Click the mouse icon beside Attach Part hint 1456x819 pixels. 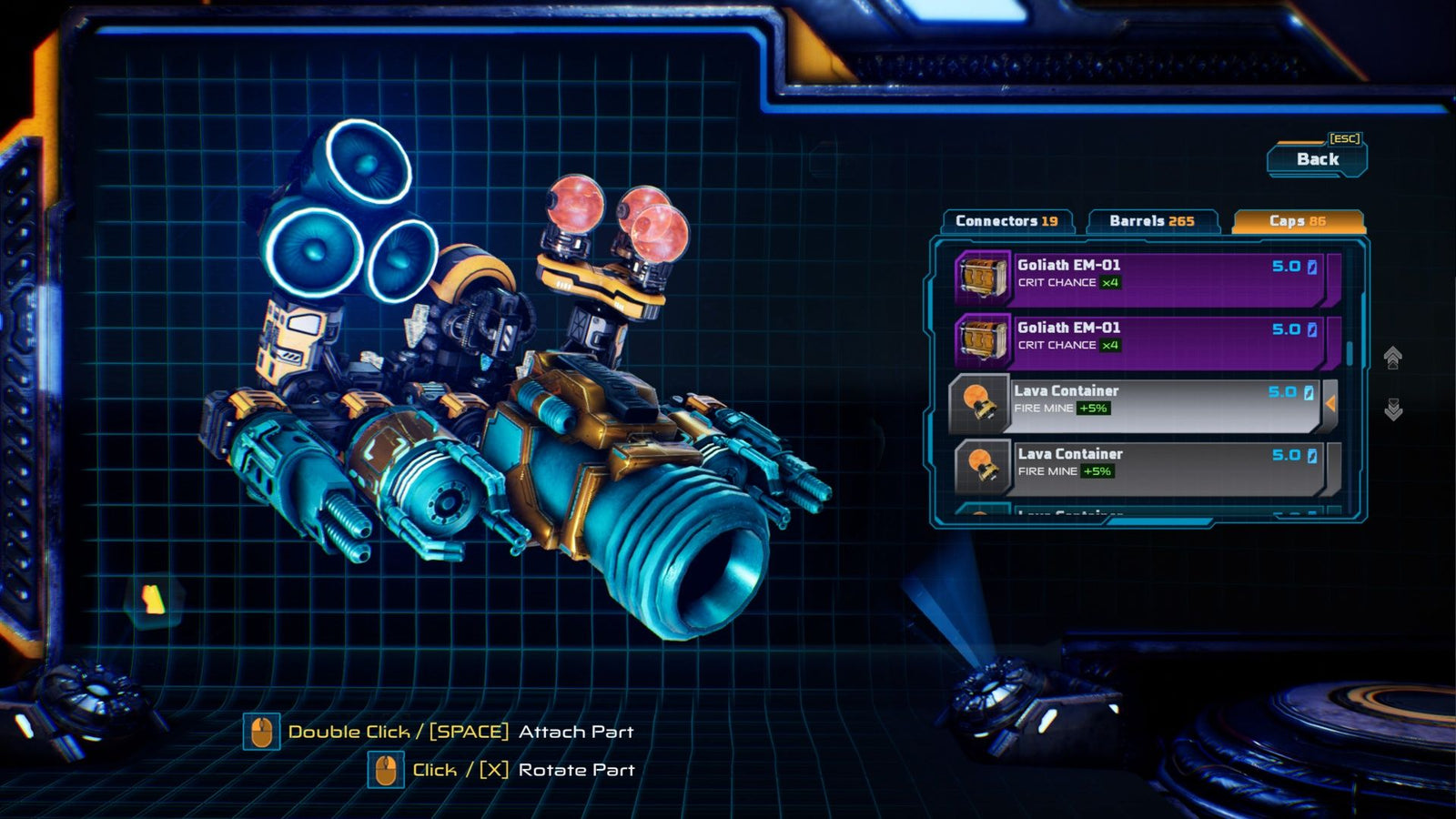[262, 730]
